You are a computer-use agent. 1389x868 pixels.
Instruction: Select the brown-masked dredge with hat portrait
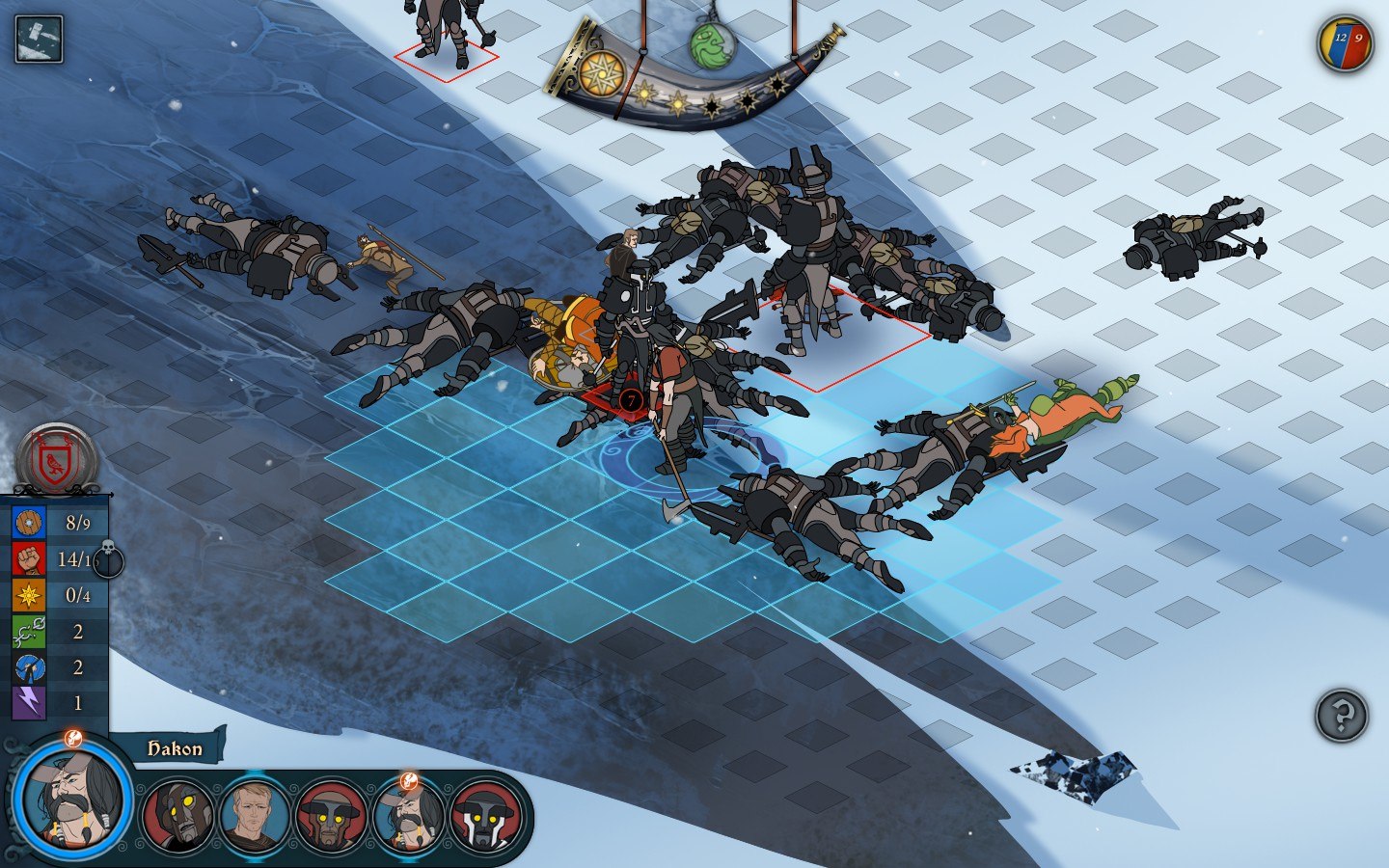pos(331,816)
